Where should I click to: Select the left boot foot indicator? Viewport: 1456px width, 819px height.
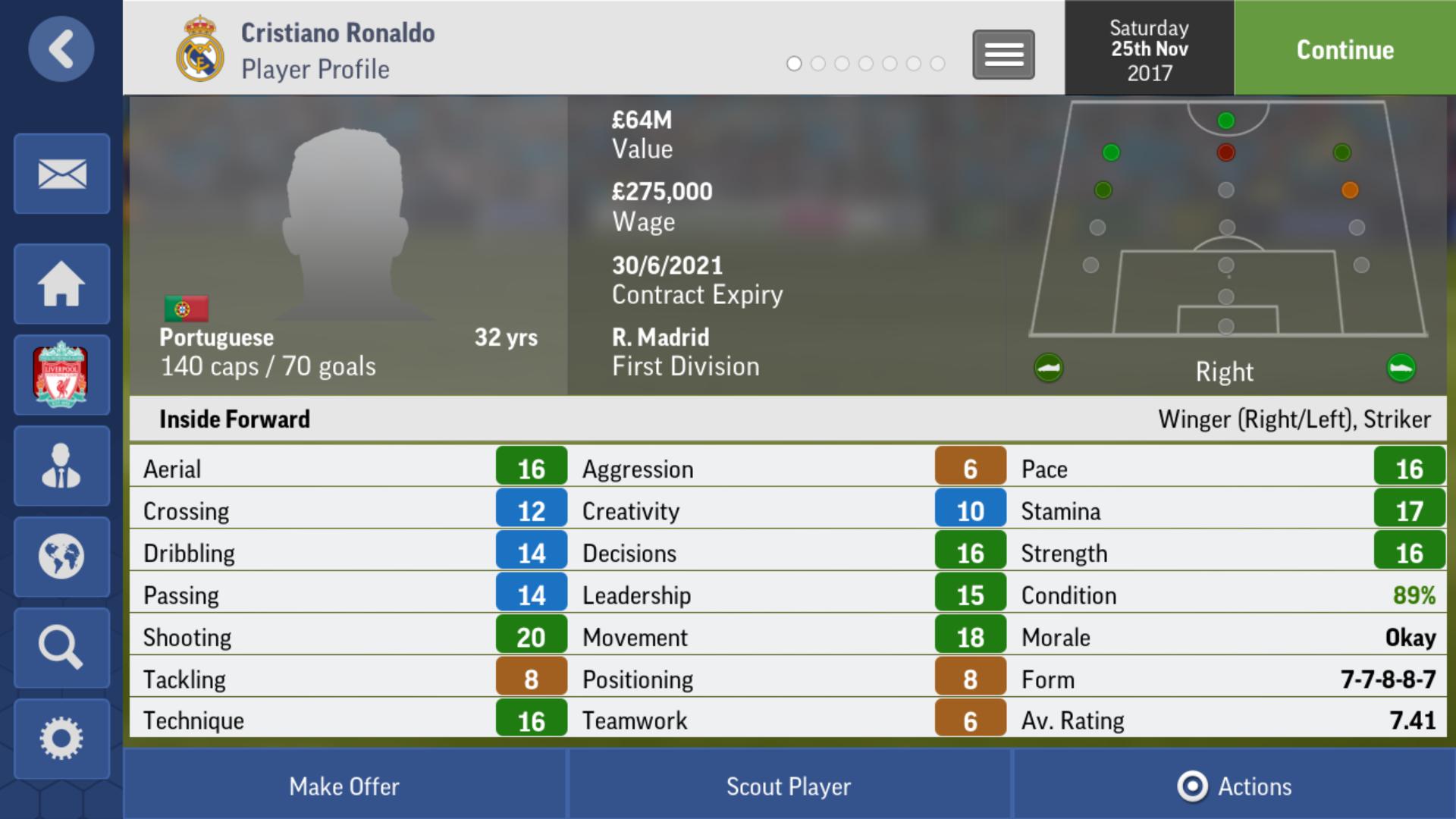click(1049, 369)
